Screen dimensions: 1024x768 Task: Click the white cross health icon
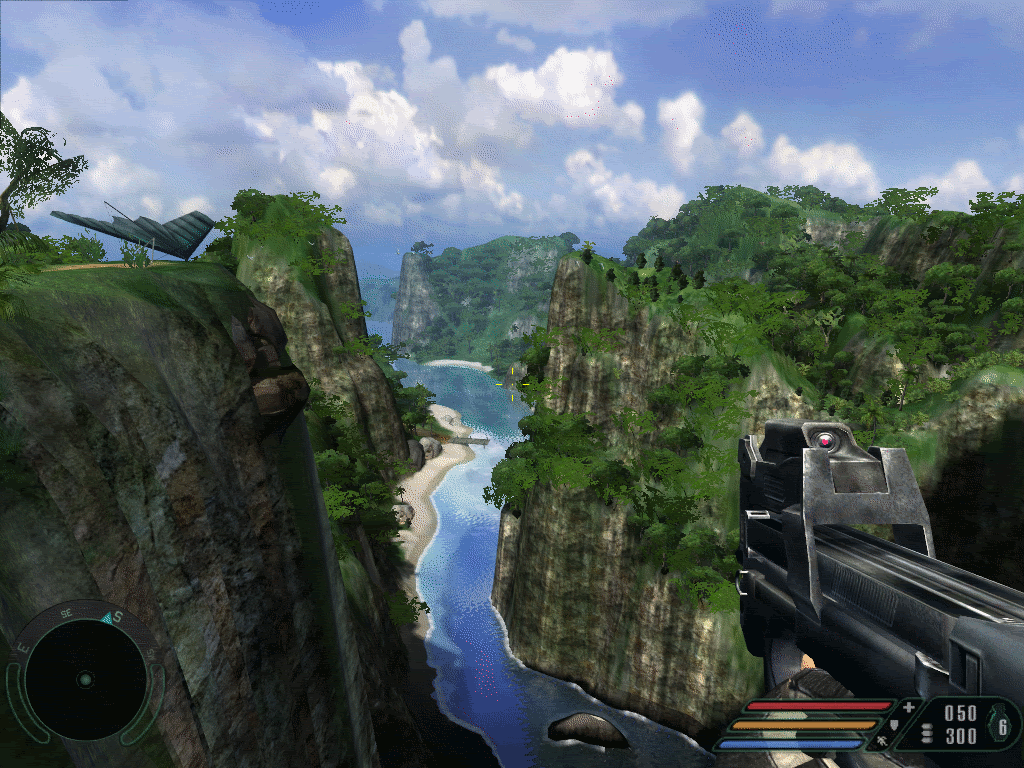coord(908,708)
